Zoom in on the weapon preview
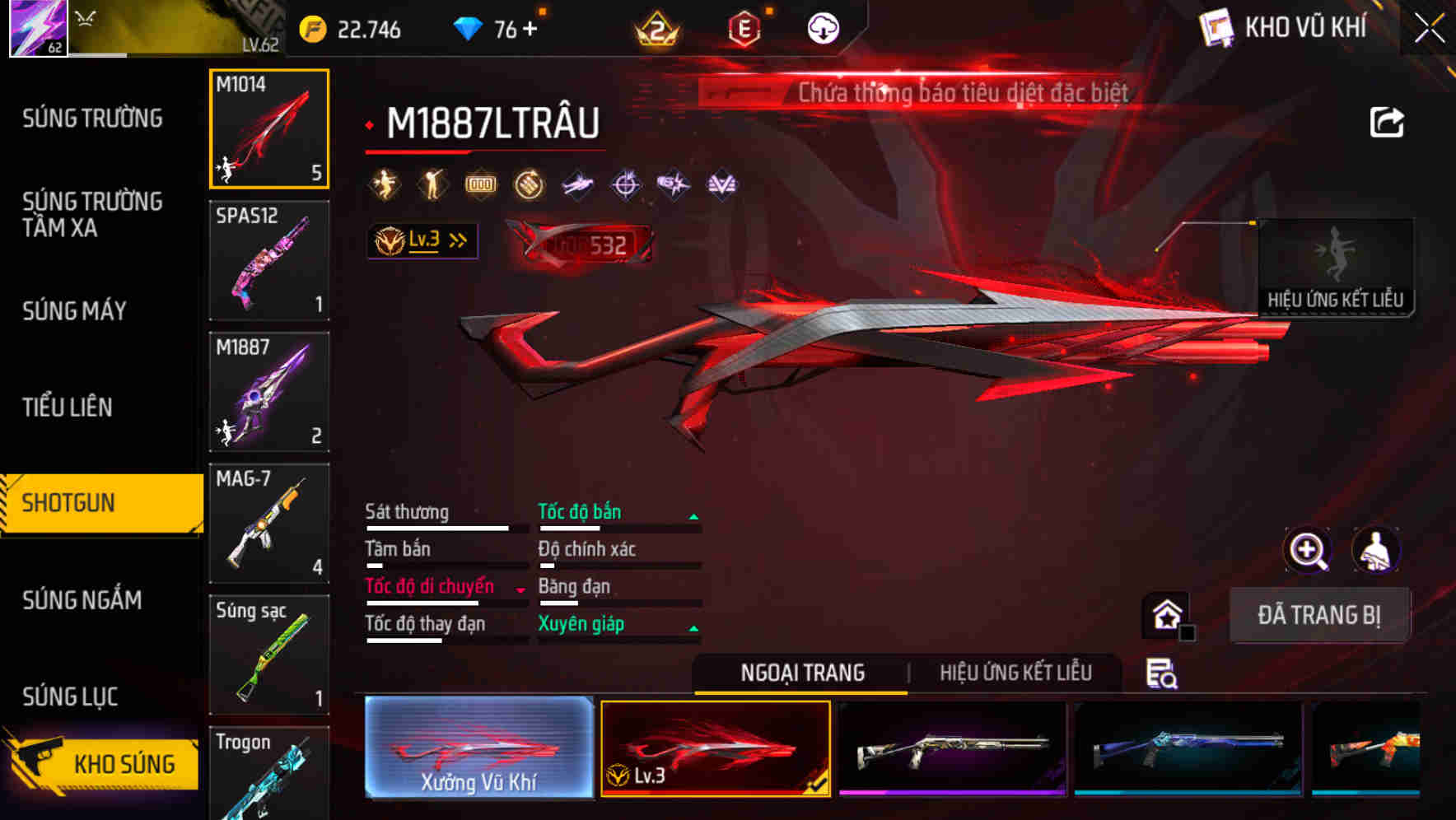The image size is (1456, 820). coord(1306,550)
